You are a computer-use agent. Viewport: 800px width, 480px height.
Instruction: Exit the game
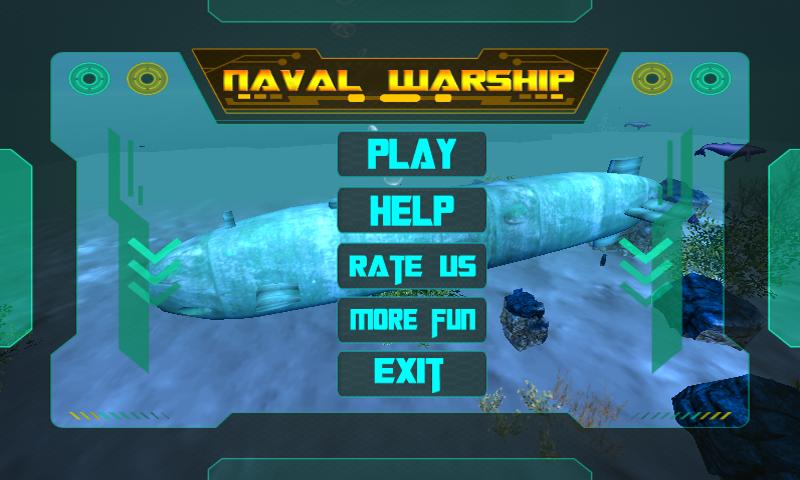[412, 373]
